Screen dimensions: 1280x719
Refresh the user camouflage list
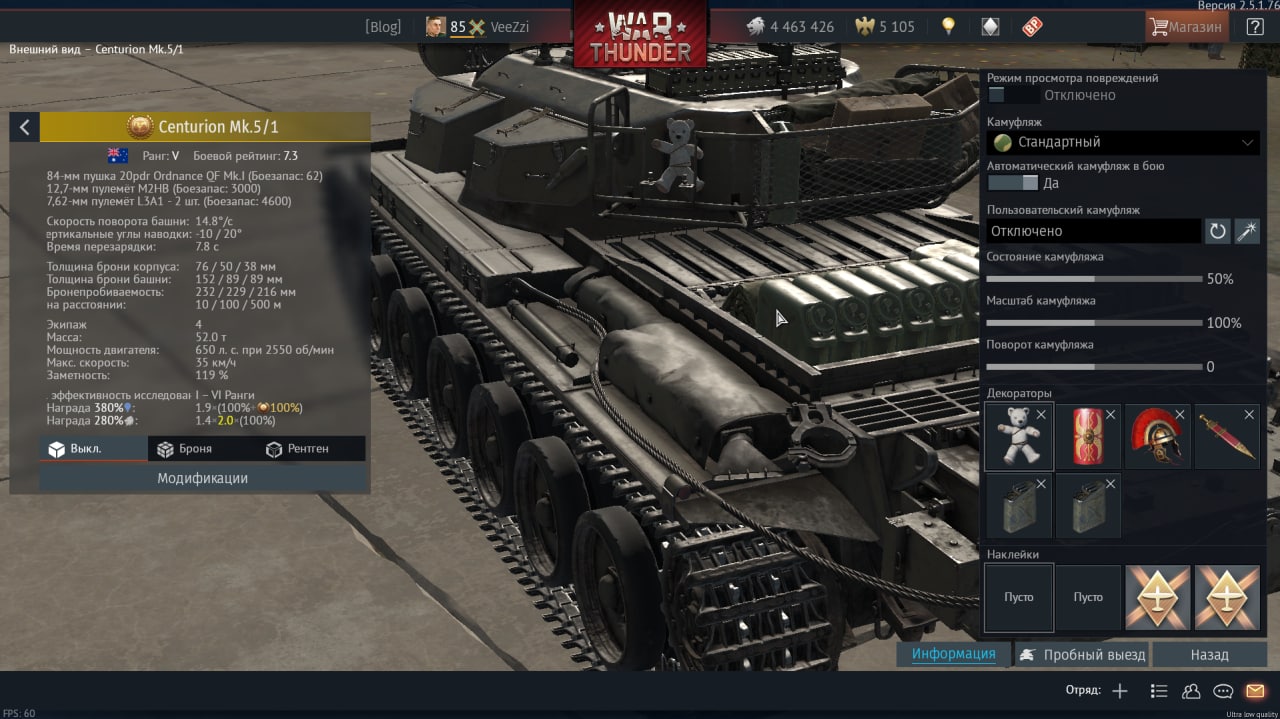(x=1217, y=231)
